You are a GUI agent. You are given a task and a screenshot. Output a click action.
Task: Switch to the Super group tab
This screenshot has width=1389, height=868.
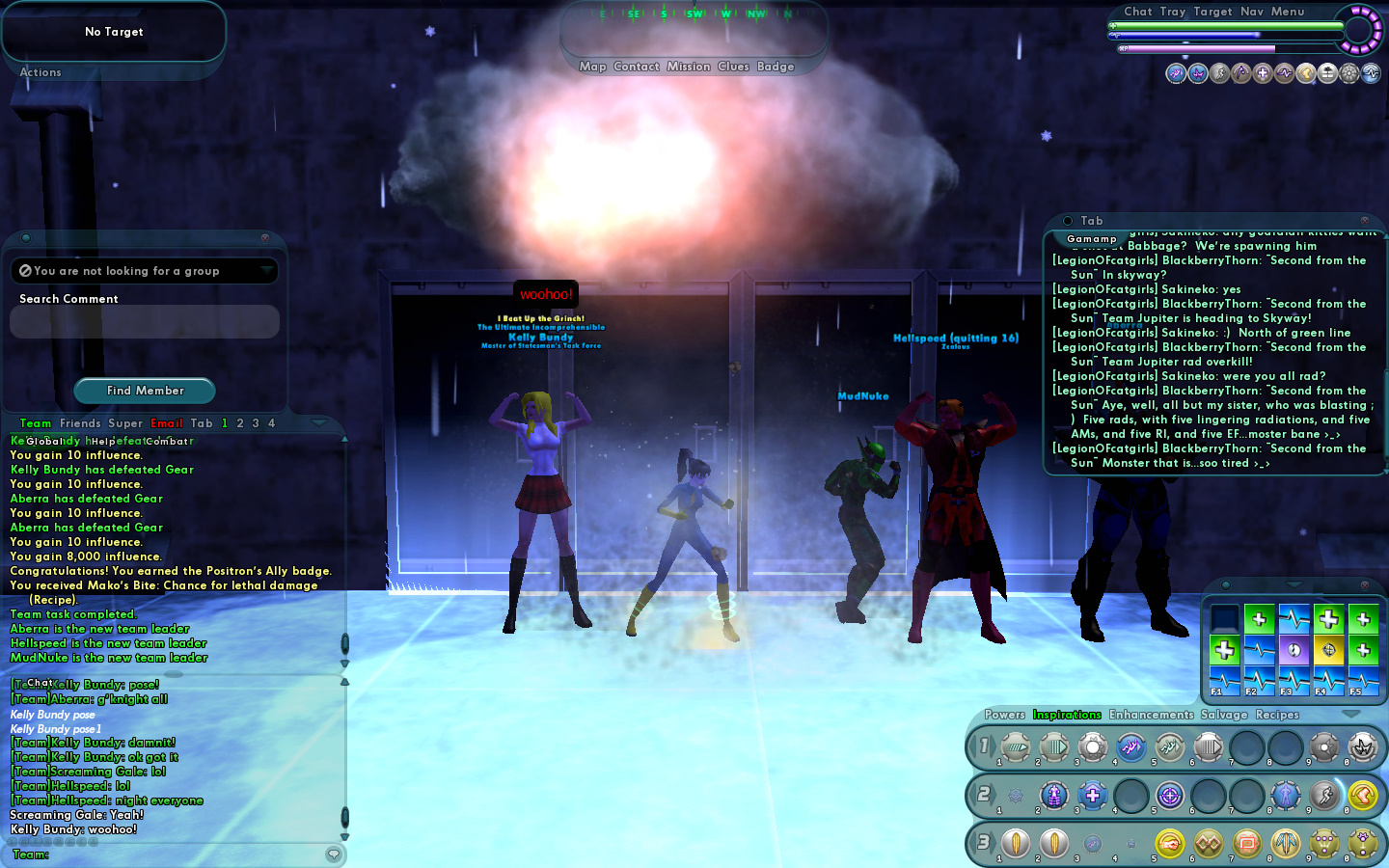click(x=125, y=423)
